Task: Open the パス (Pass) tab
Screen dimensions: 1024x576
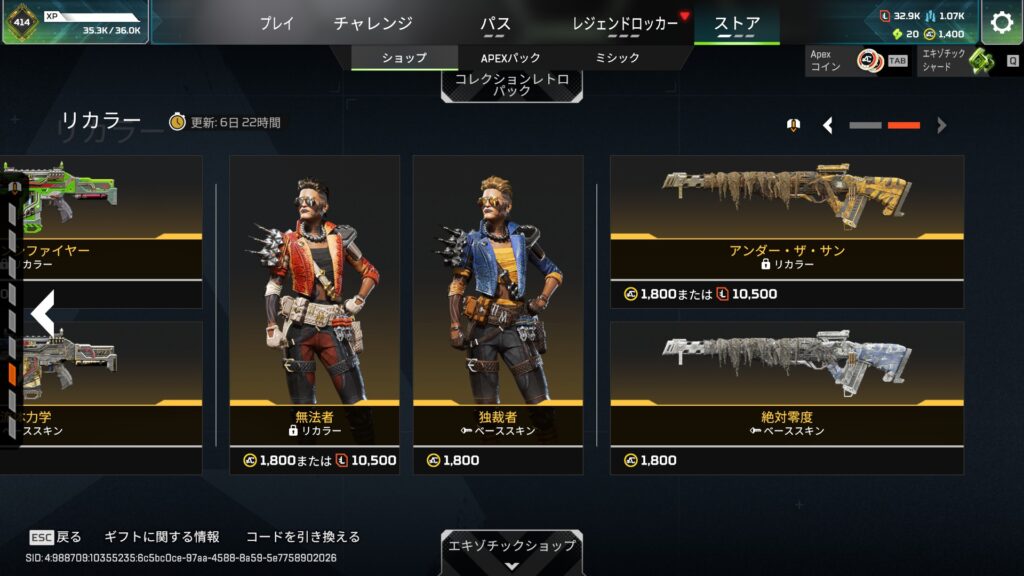Action: pyautogui.click(x=496, y=23)
